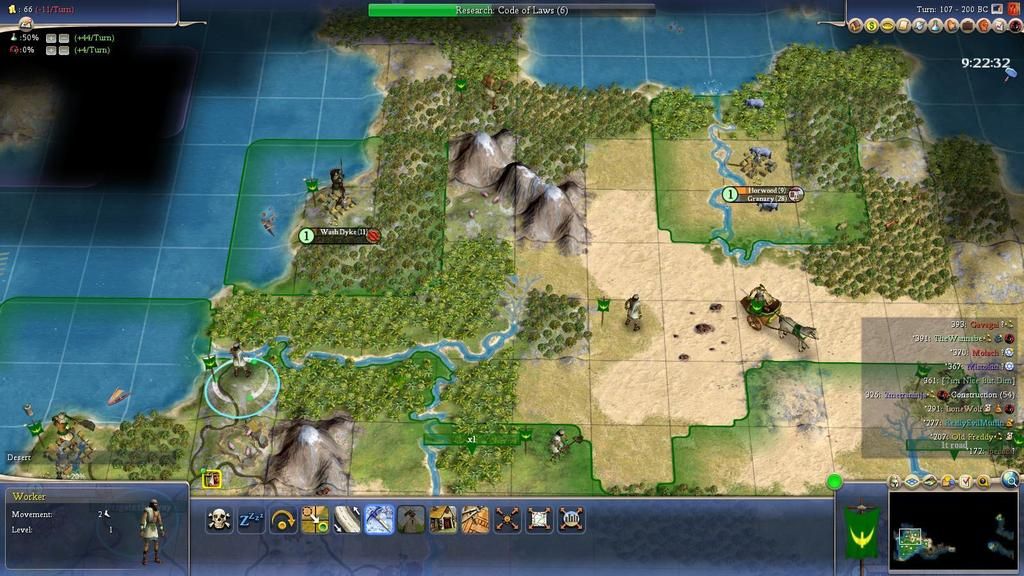
Task: Build a cottage improvement
Action: click(443, 519)
